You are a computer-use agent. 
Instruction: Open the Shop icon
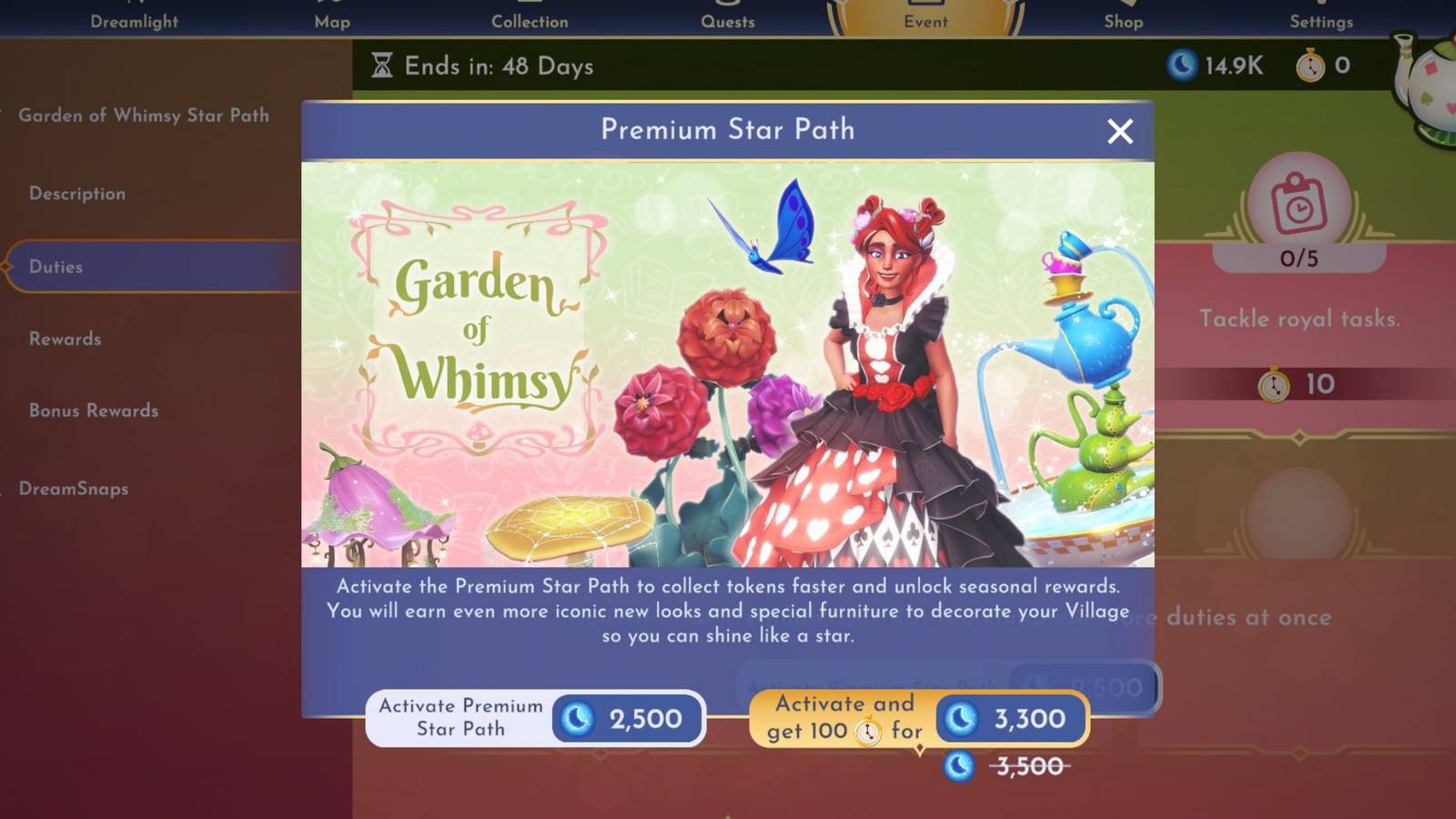click(x=1123, y=14)
